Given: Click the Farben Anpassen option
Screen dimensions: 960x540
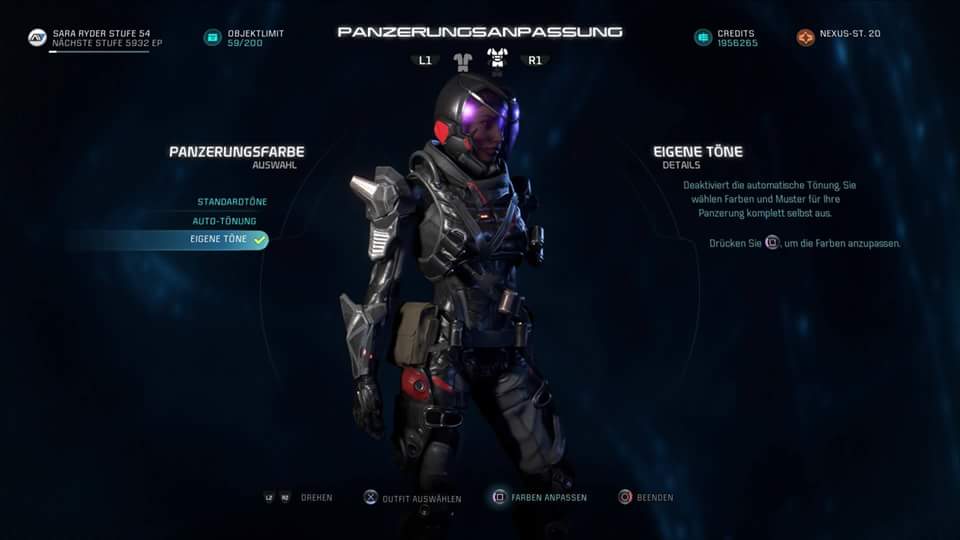Looking at the screenshot, I should tap(539, 497).
